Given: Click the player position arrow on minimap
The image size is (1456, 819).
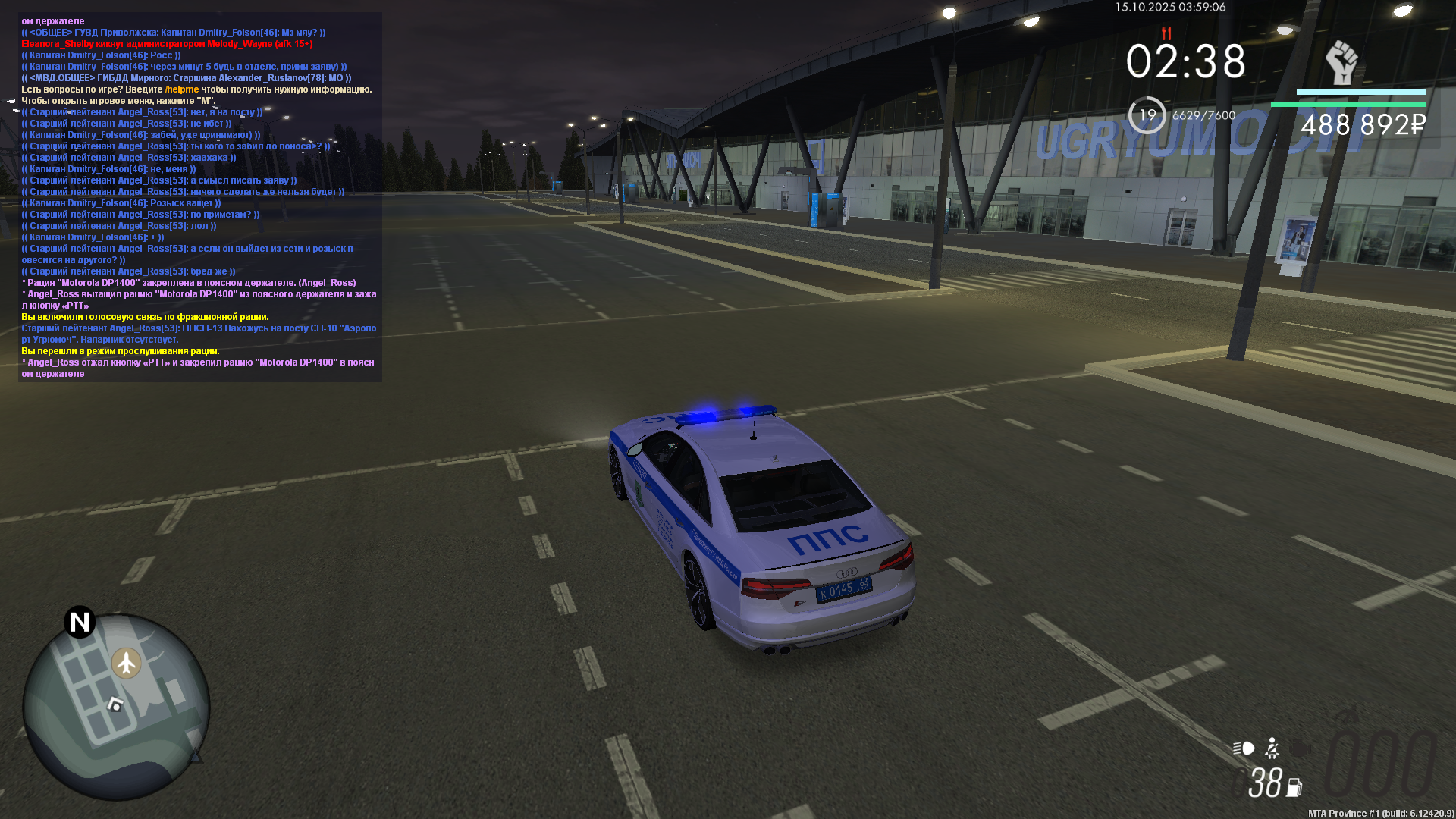Looking at the screenshot, I should tap(115, 704).
